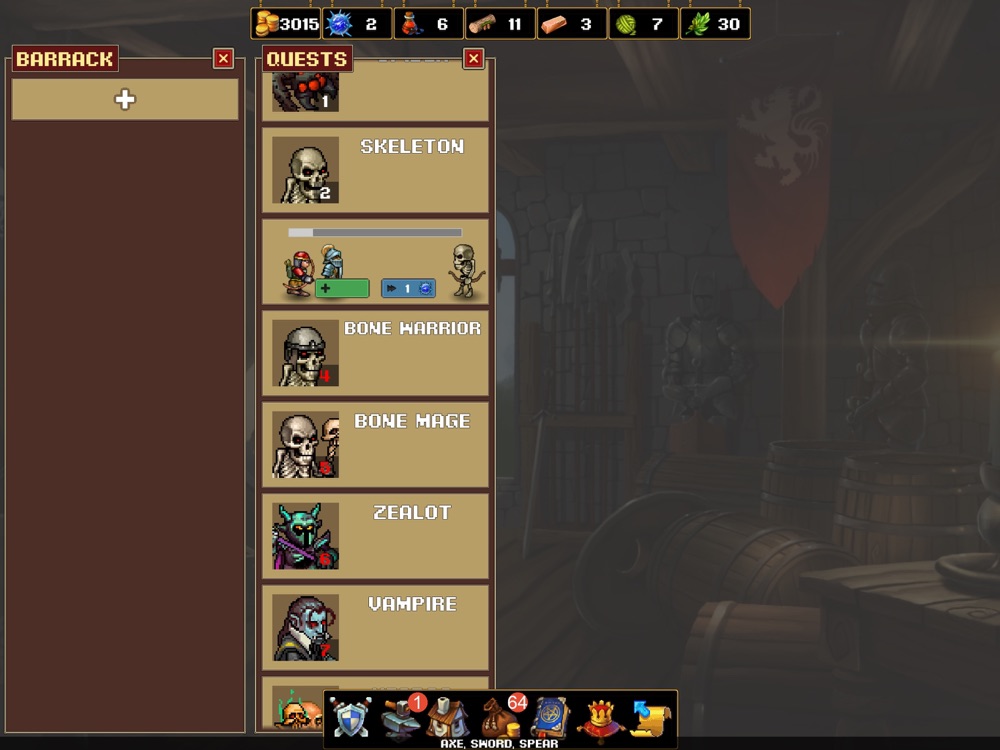
Task: Add a new hero in the Barrack
Action: 125,100
